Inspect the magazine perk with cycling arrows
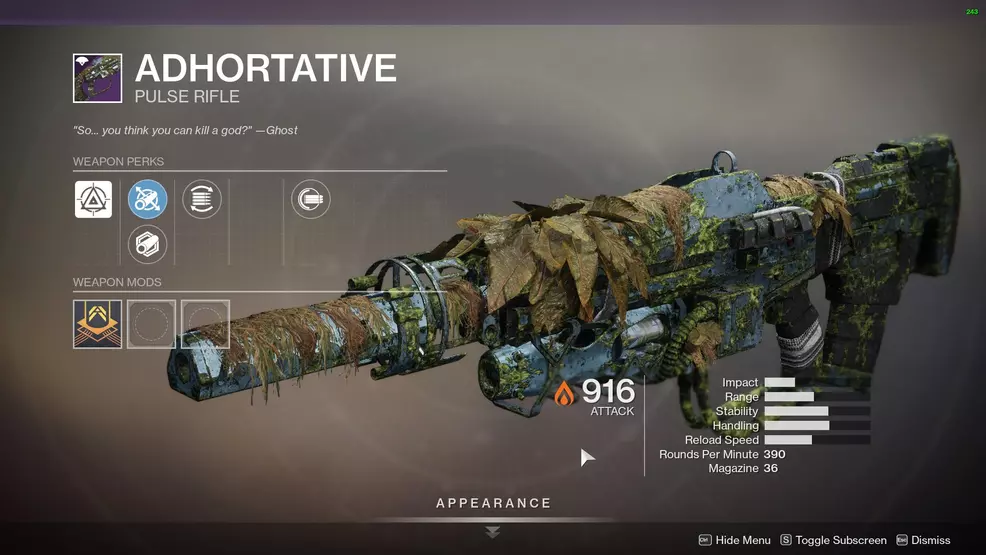986x555 pixels. pos(202,199)
